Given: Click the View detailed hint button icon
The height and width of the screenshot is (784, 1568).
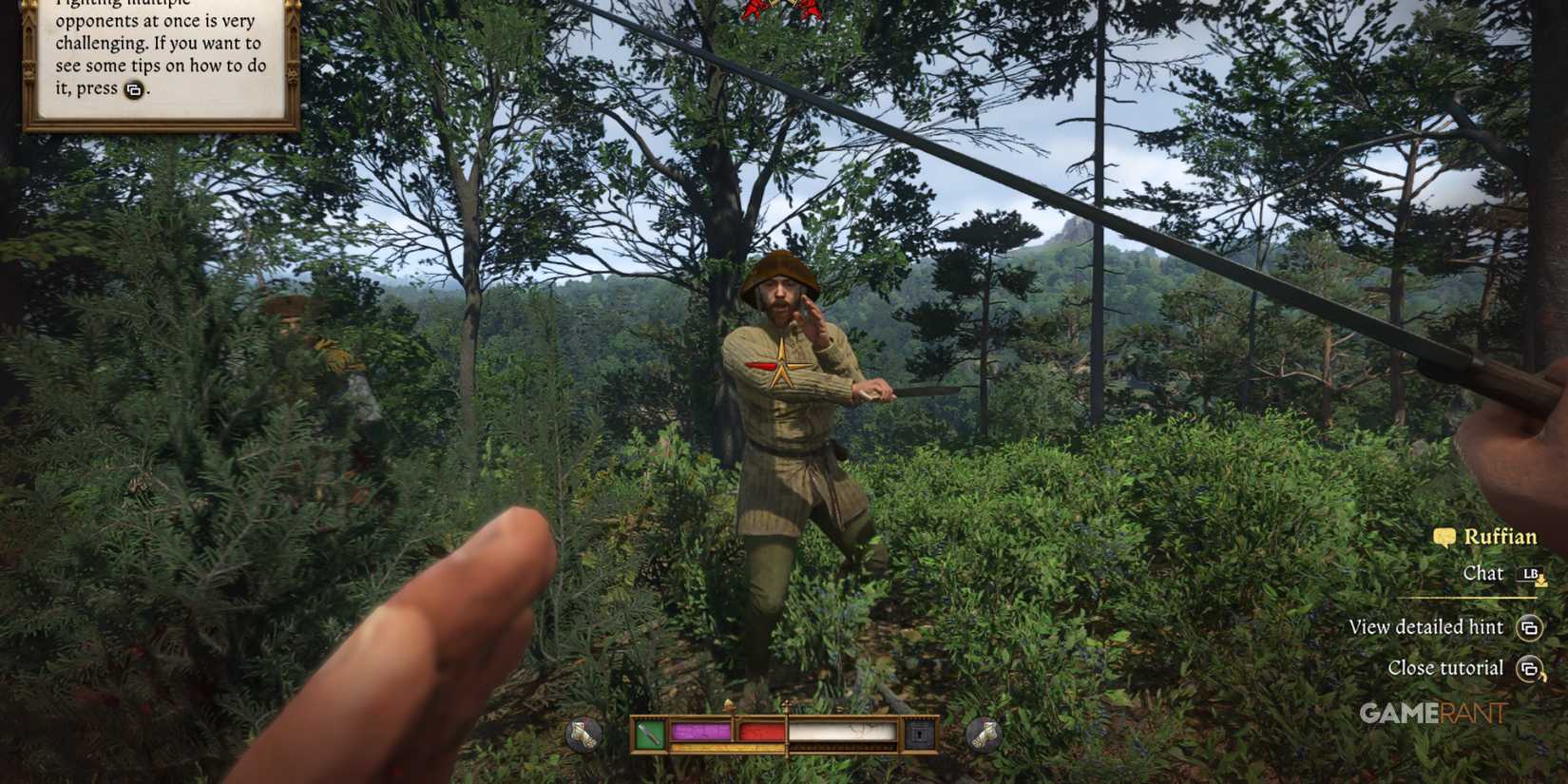Looking at the screenshot, I should 1530,628.
